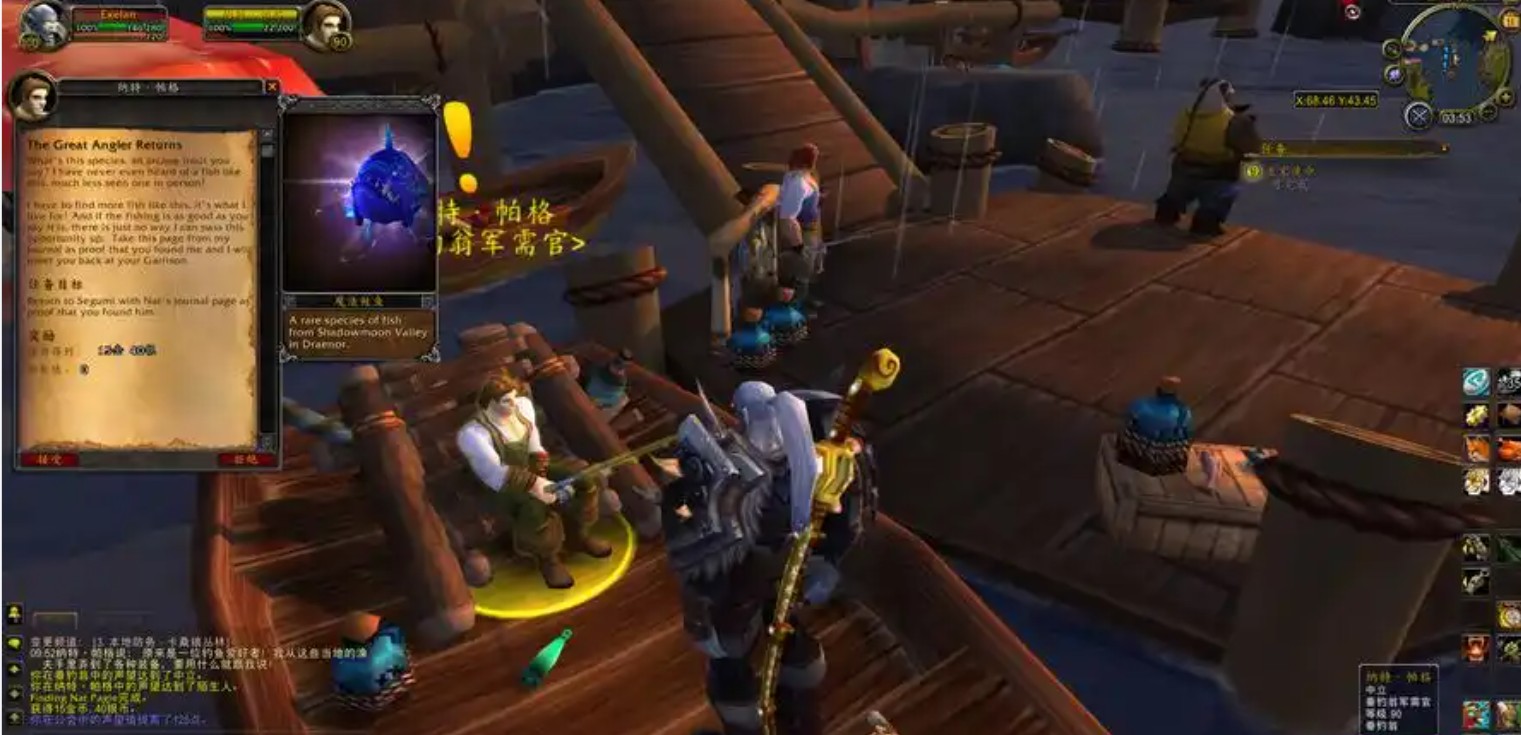Select the target portrait showing level 90

[328, 24]
